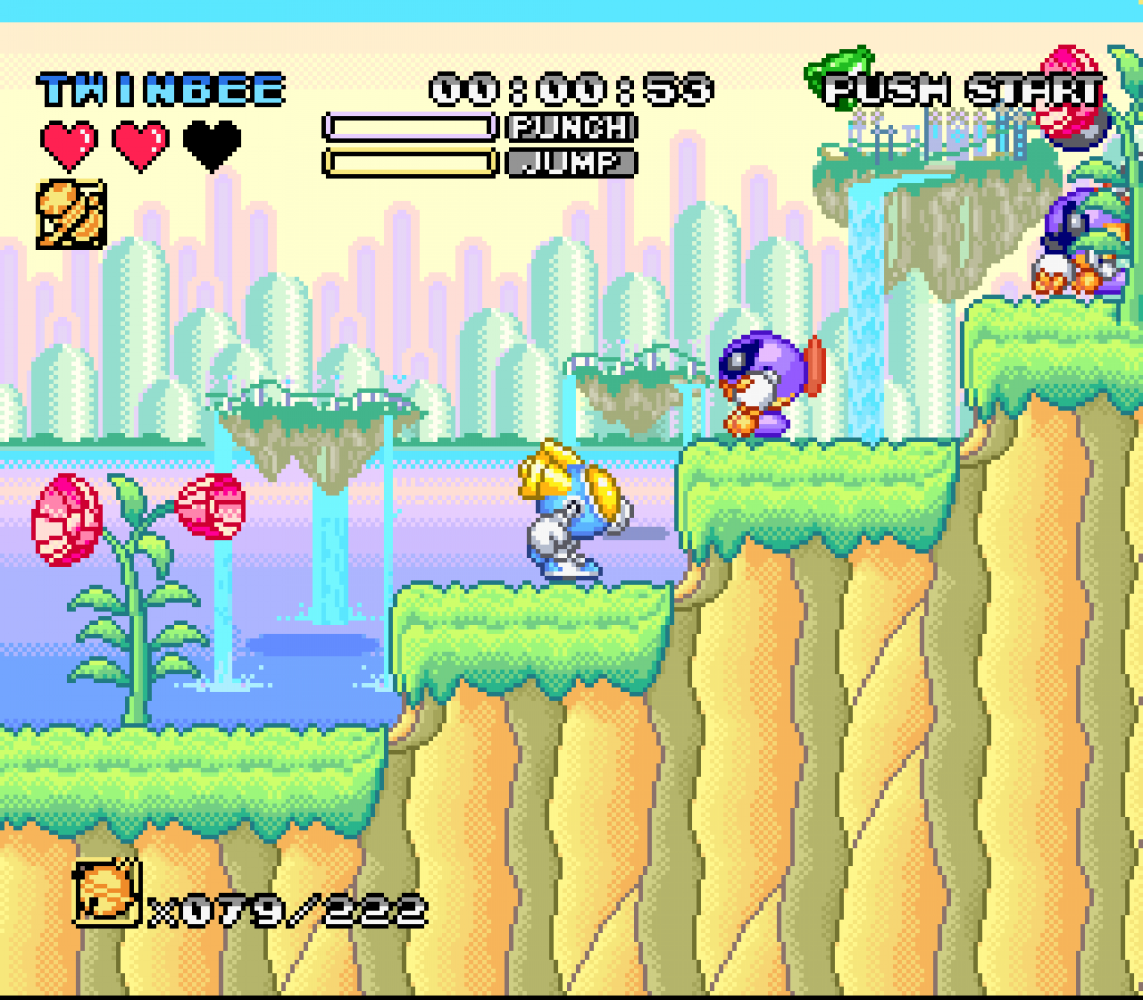This screenshot has height=1000, width=1143.
Task: Click the golden bell power-up icon below the hearts
Action: coord(70,214)
